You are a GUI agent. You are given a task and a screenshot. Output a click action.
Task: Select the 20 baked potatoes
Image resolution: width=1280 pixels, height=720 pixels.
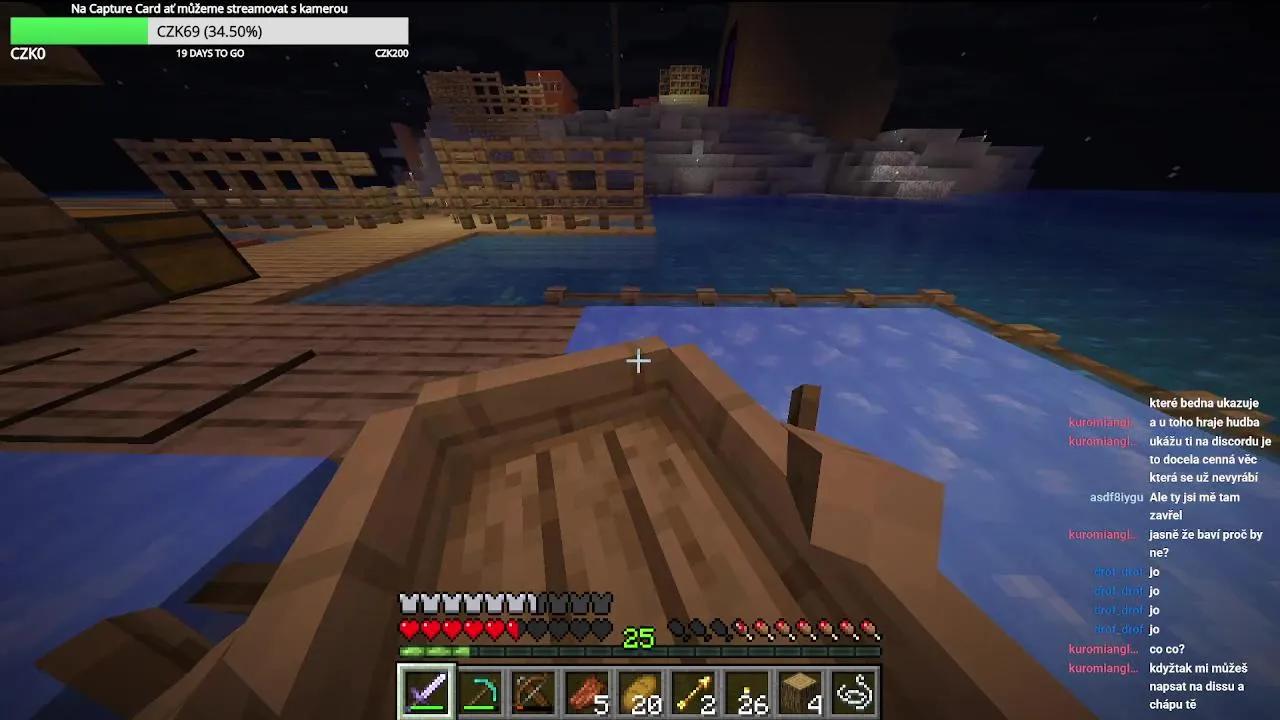click(641, 690)
